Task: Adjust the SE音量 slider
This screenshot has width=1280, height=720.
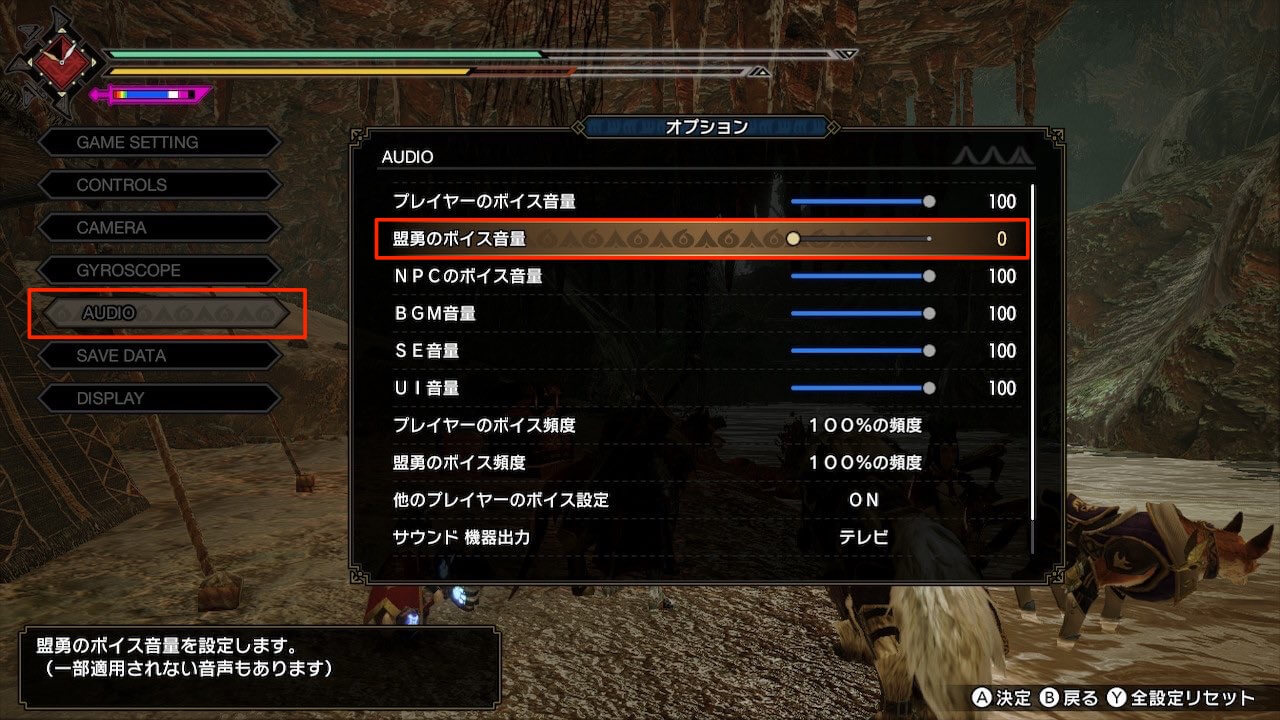Action: coord(860,351)
